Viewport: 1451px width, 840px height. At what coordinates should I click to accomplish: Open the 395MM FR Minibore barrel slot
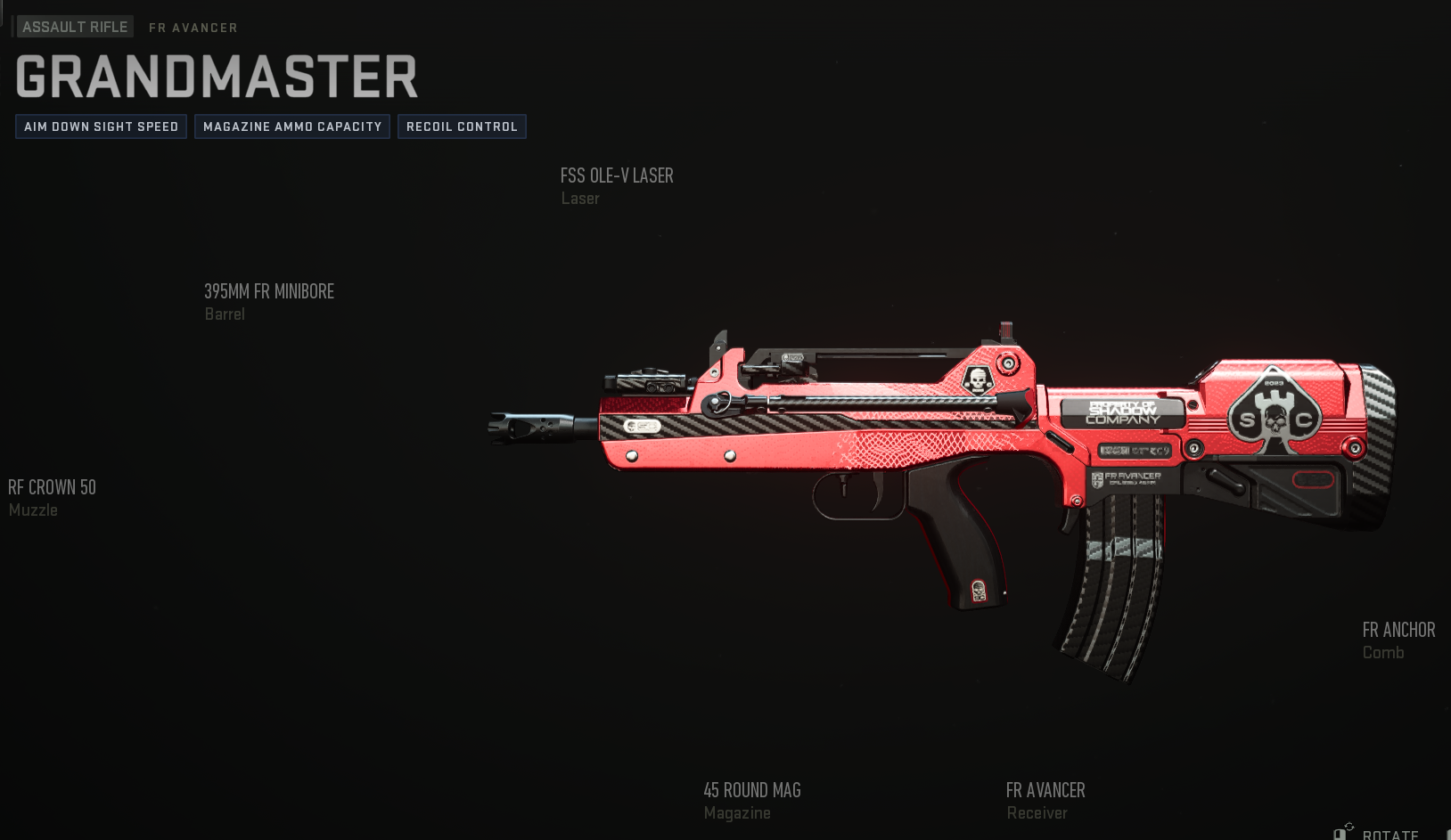269,301
